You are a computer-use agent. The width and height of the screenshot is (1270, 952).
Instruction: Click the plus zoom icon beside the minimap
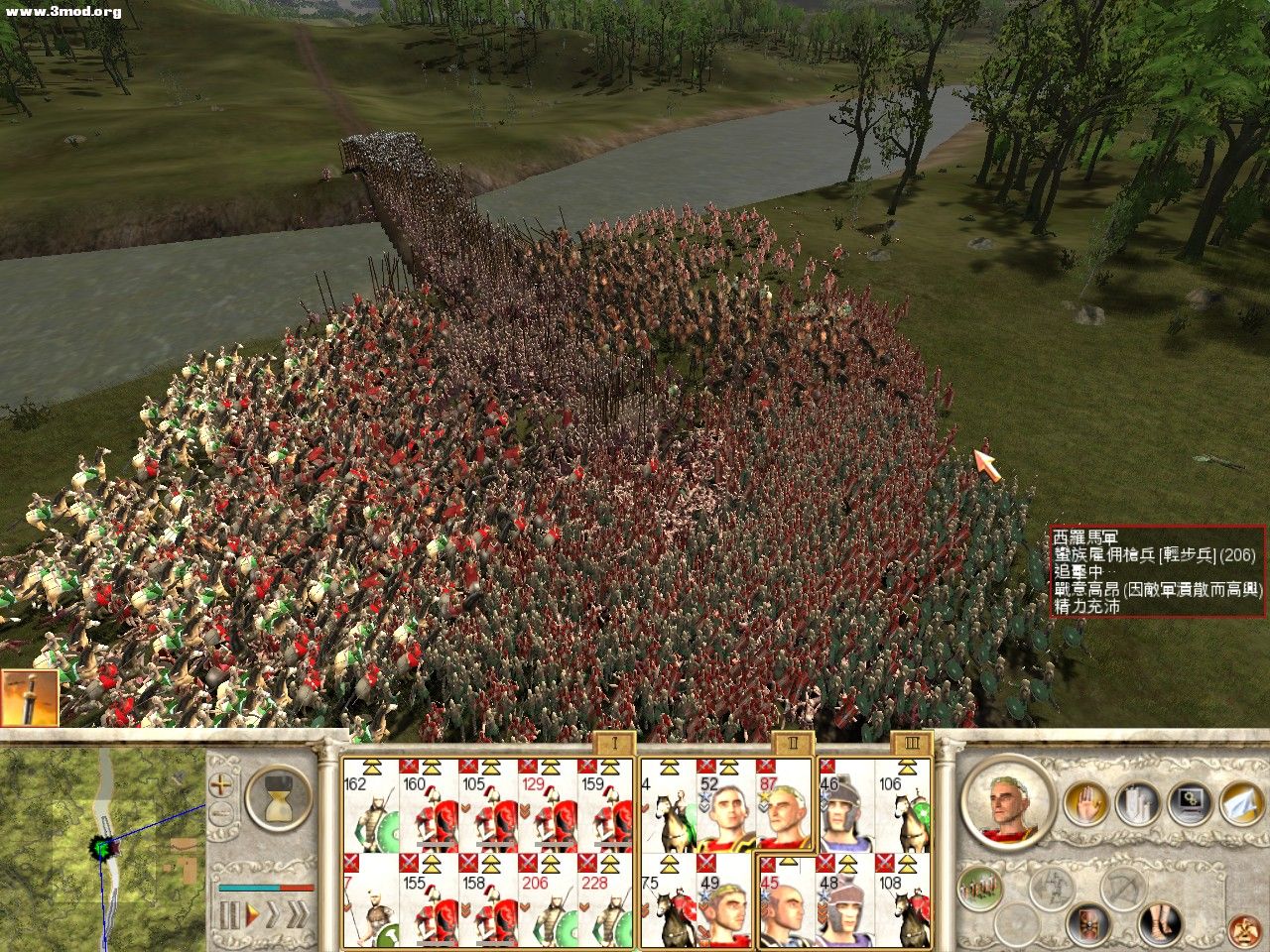click(220, 783)
